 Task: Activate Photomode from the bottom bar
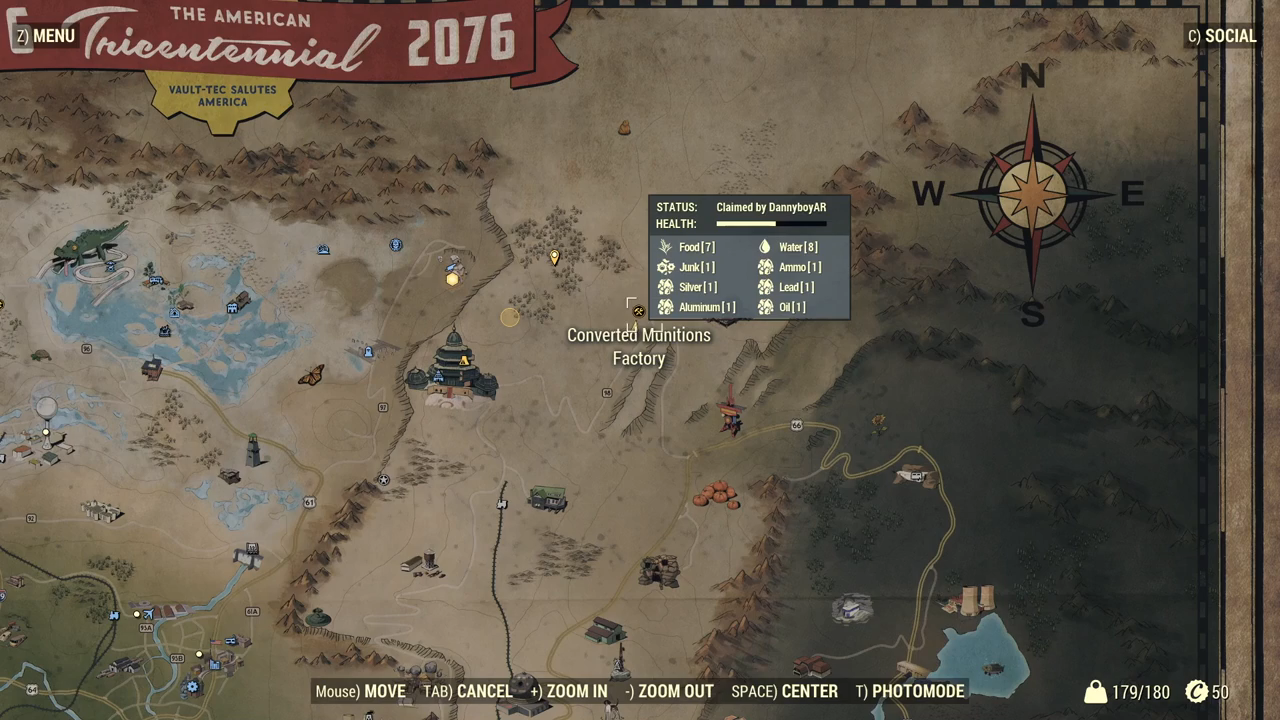coord(910,691)
